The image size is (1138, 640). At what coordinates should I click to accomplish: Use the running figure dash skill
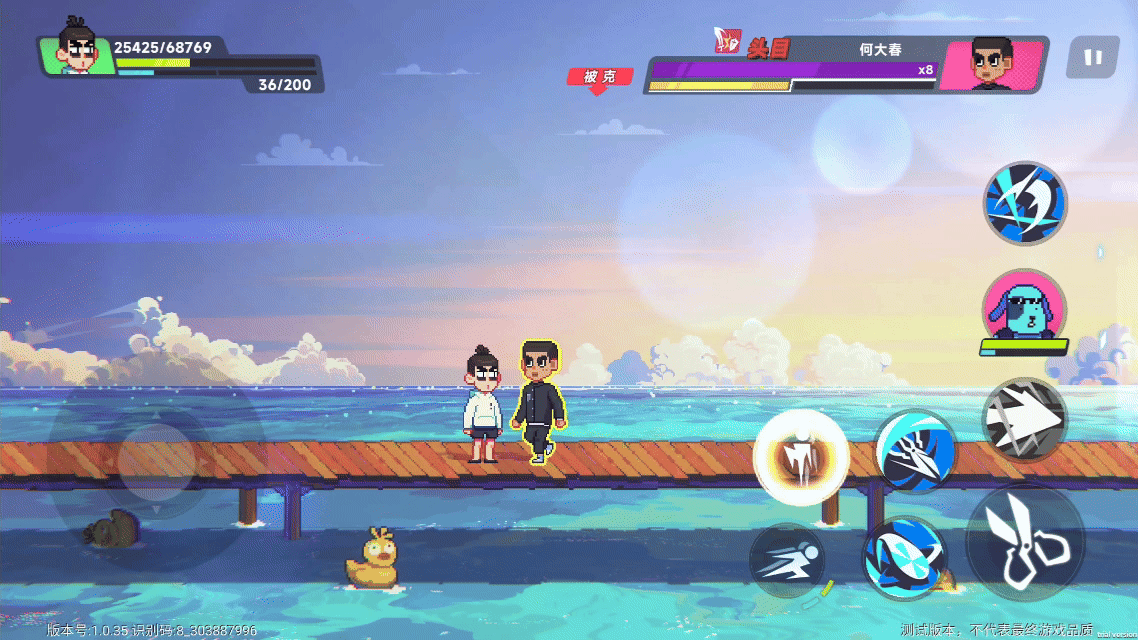pyautogui.click(x=787, y=561)
